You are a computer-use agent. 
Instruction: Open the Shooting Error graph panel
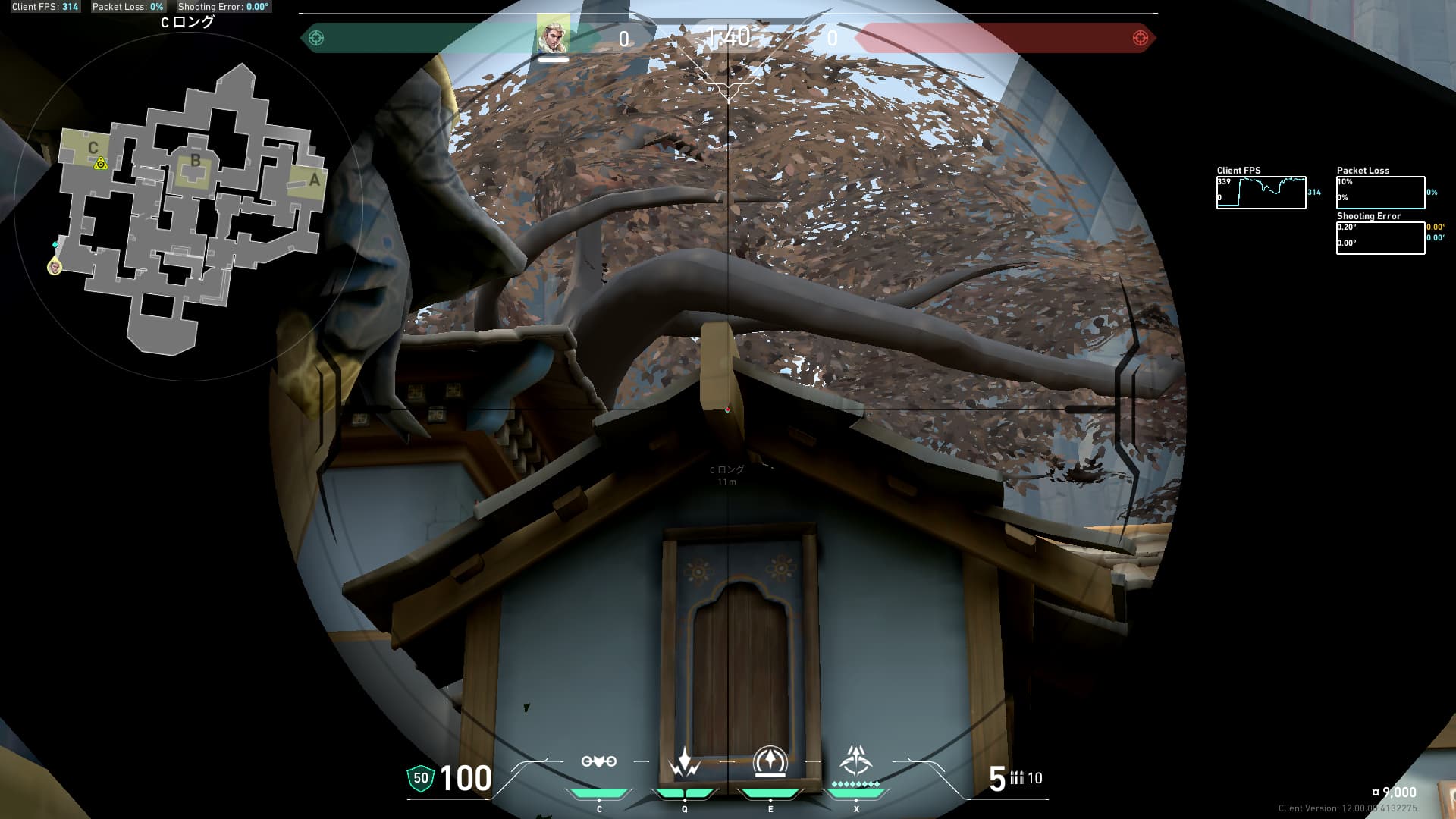[1380, 237]
